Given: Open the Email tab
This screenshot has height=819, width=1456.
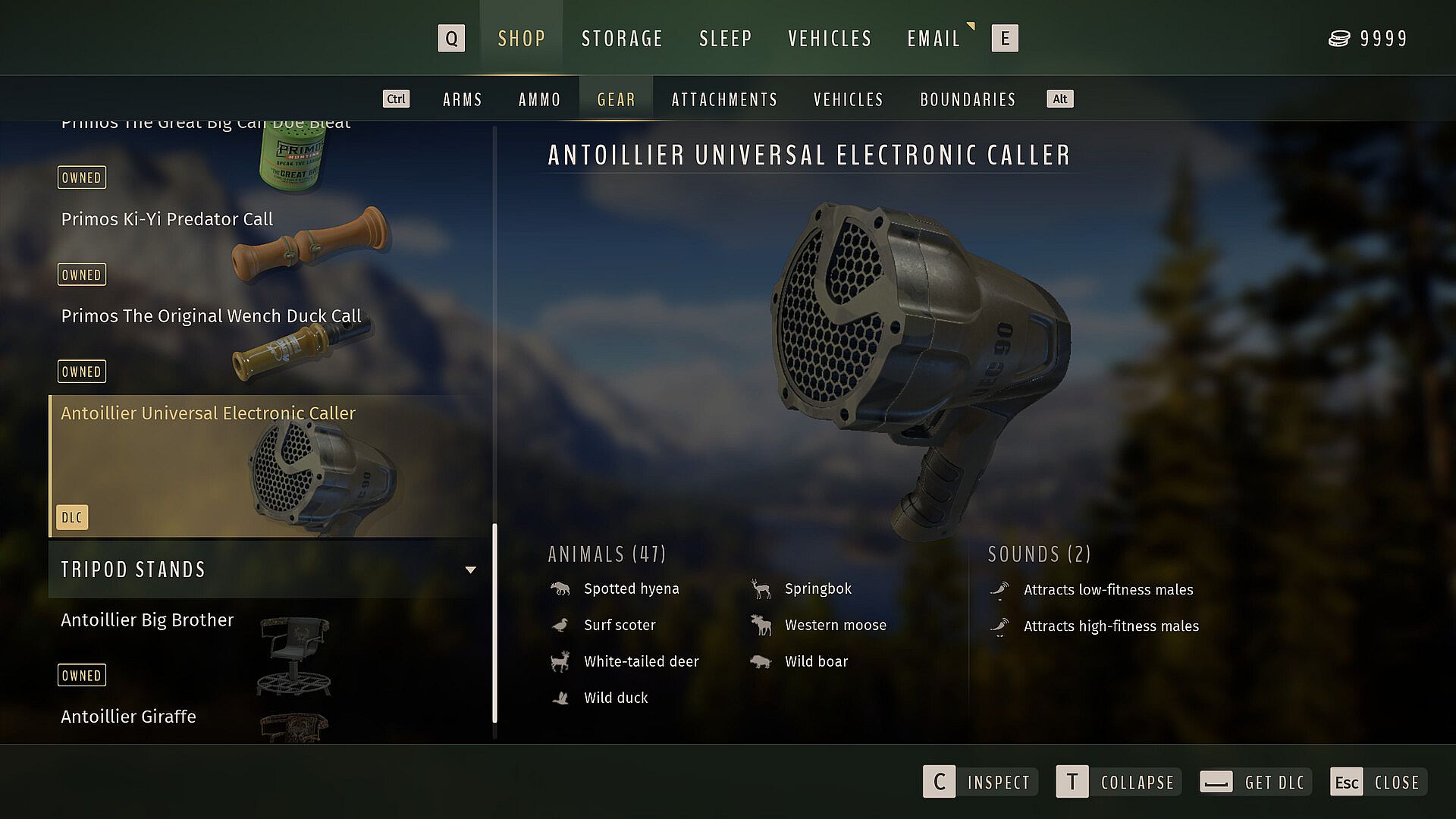Looking at the screenshot, I should click(934, 39).
